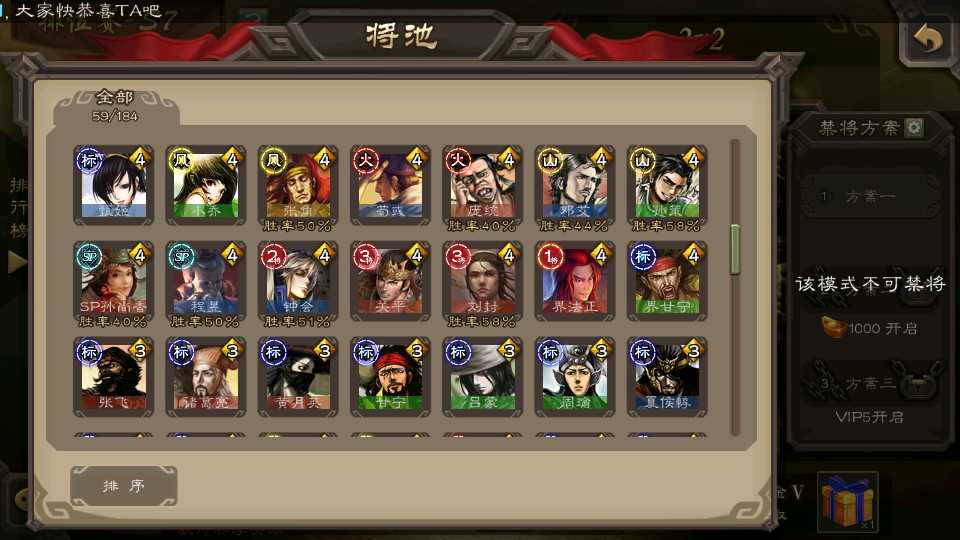
Task: Pick the 张飞 hero card
Action: pyautogui.click(x=113, y=377)
